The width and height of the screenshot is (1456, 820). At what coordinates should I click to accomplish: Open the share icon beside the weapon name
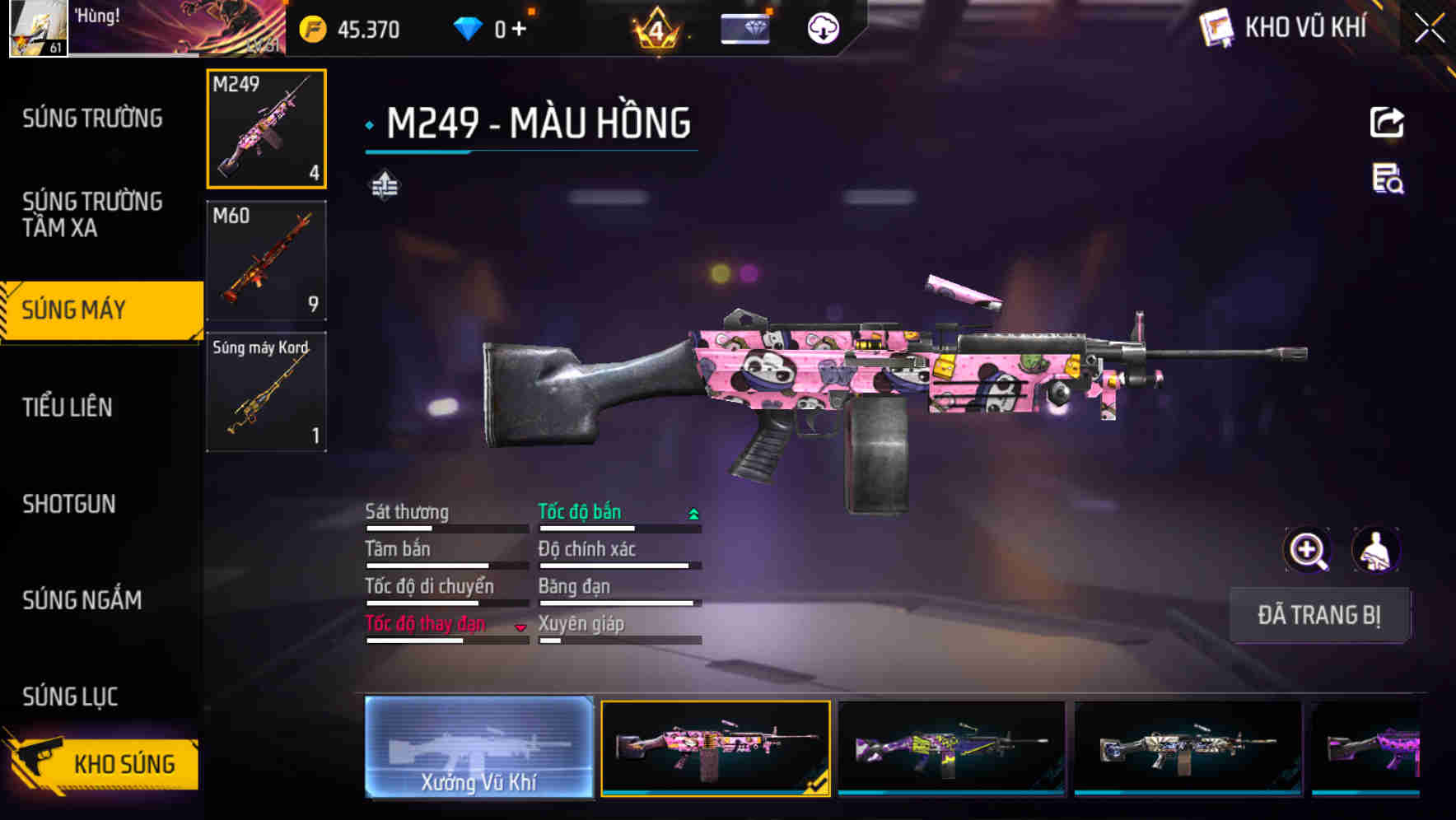(1386, 122)
